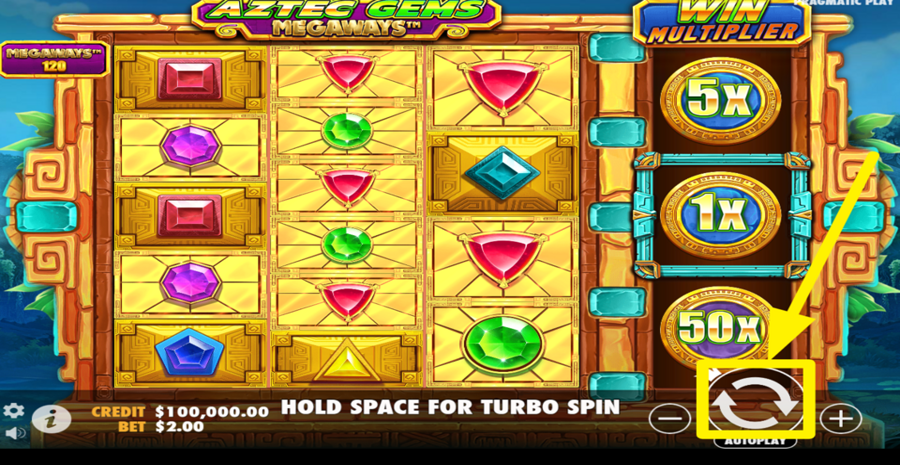Increase the bet with the plus button
Screen dimensions: 900x465
(x=841, y=418)
